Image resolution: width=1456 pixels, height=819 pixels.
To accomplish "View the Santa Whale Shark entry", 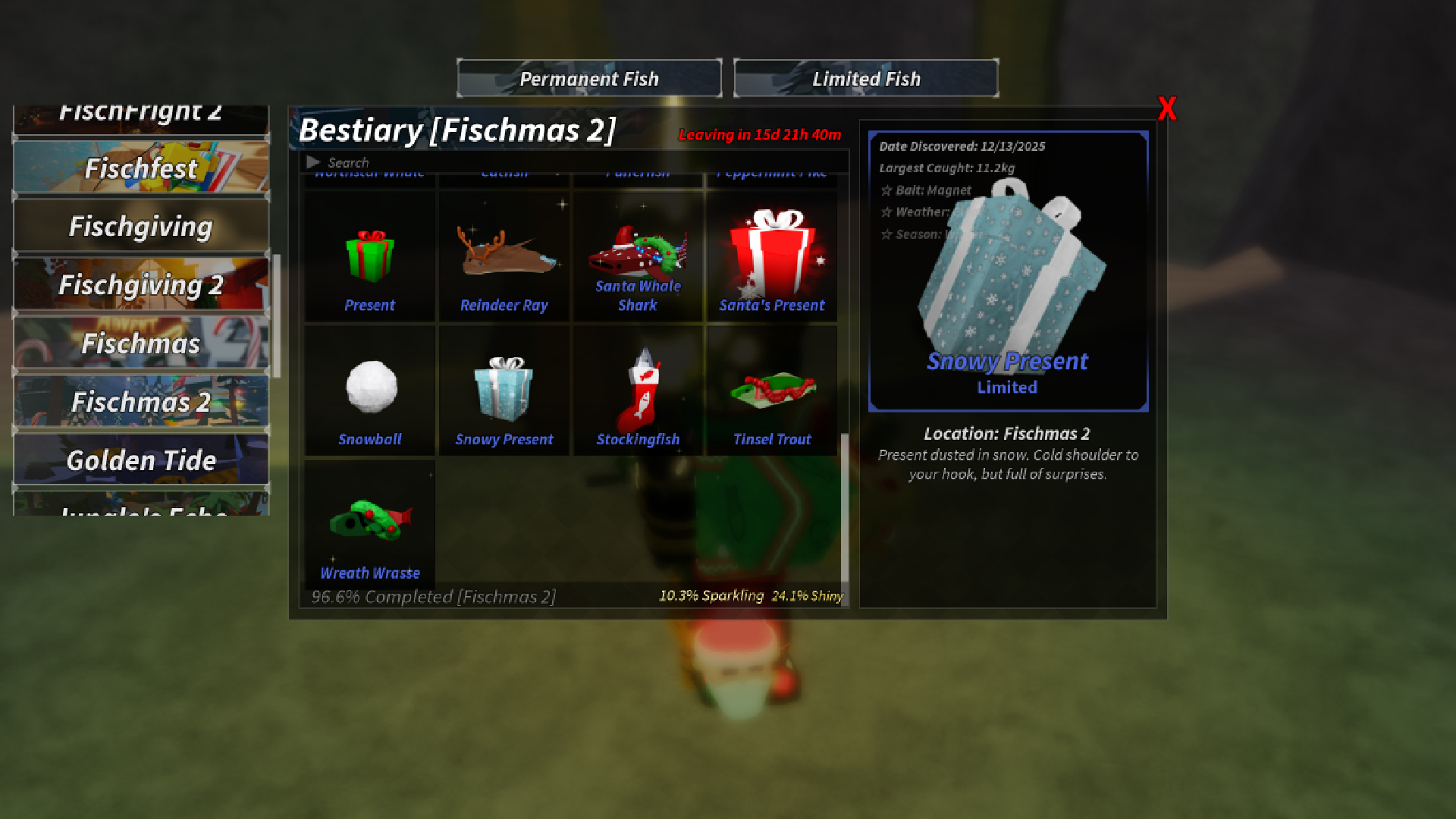I will coord(638,250).
